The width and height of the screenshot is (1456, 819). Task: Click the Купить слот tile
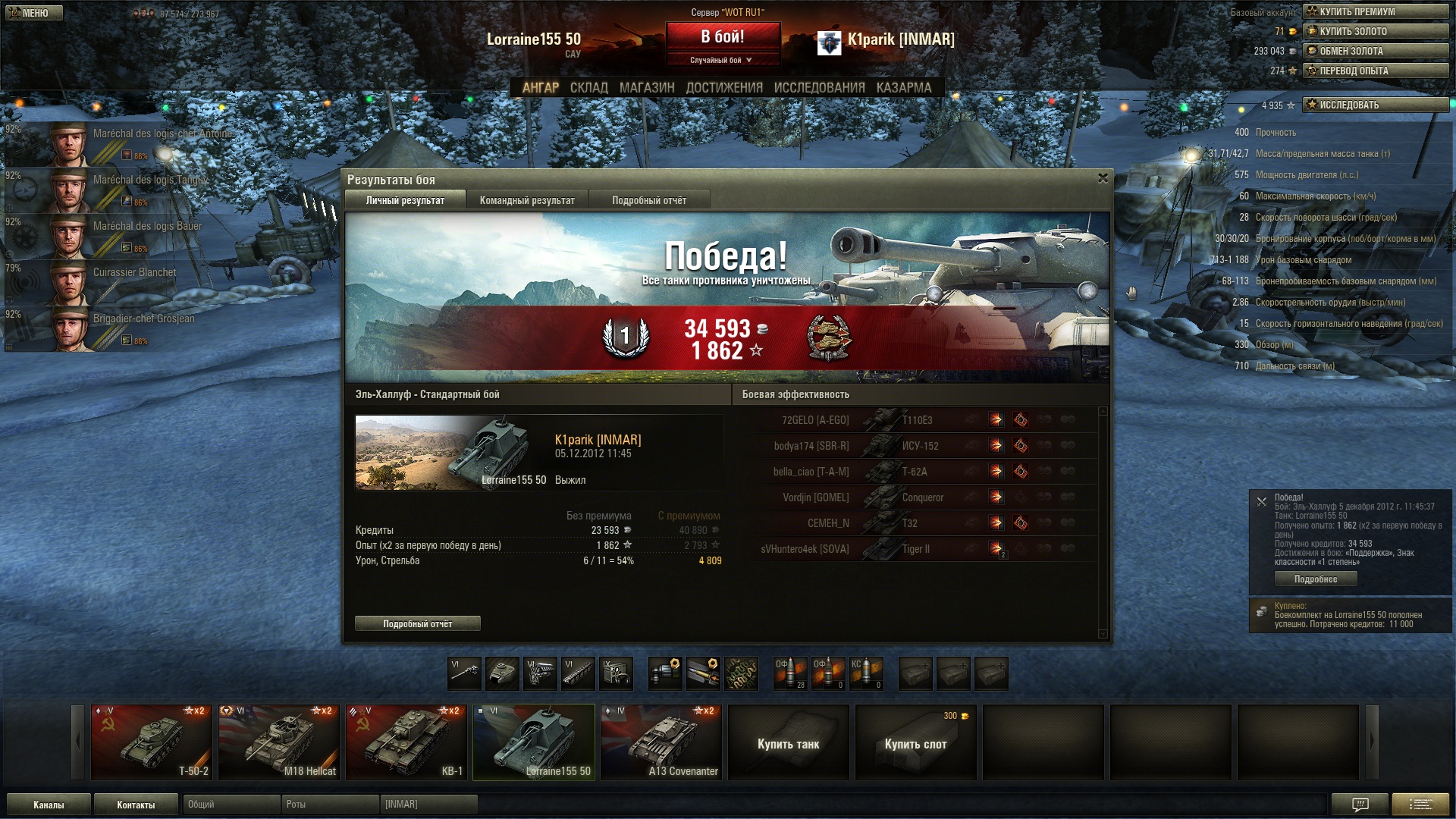(x=915, y=743)
